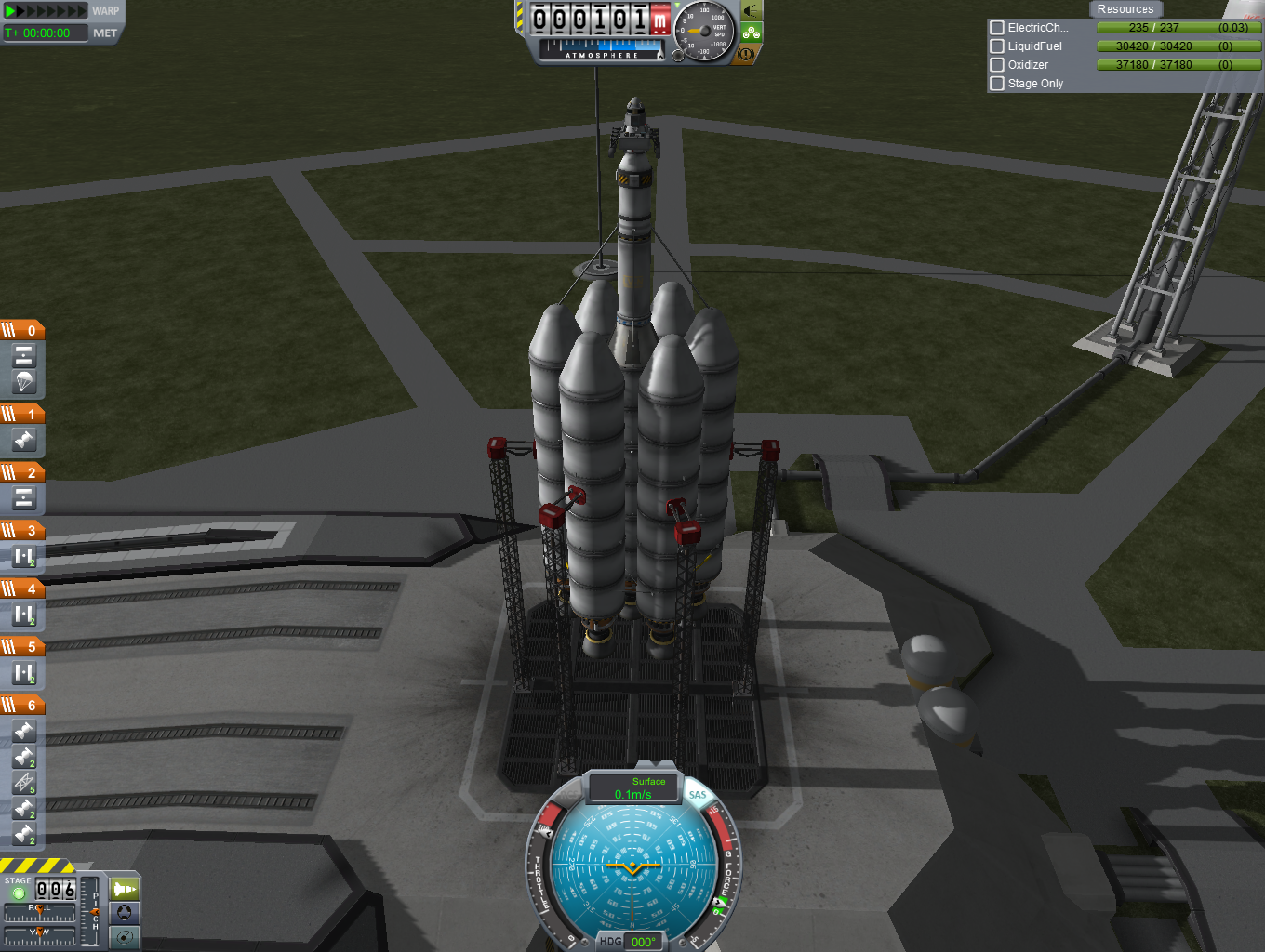Tick the LiquidFuel resource checkbox

click(997, 46)
